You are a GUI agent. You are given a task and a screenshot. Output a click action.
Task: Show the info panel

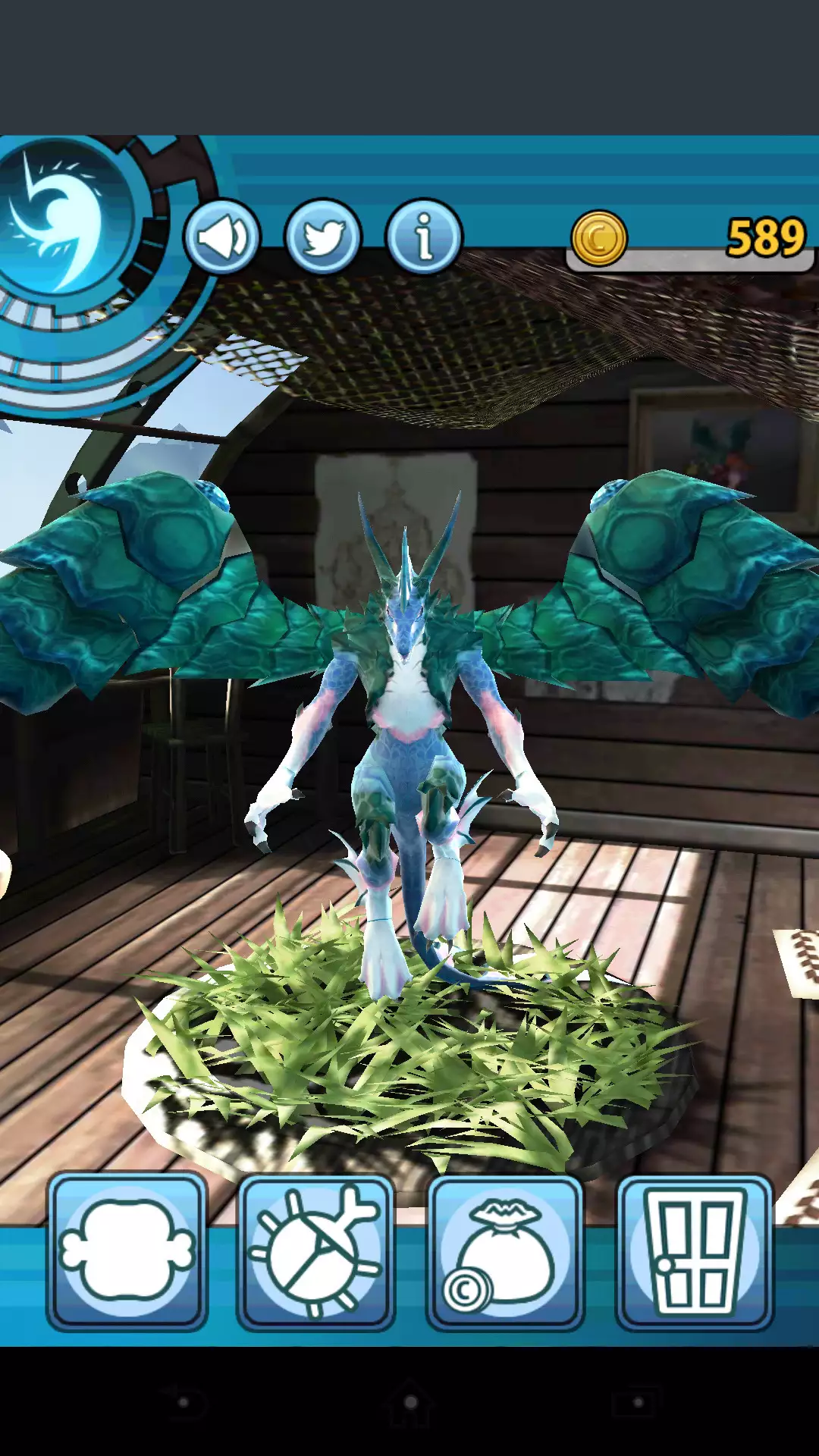(x=424, y=237)
